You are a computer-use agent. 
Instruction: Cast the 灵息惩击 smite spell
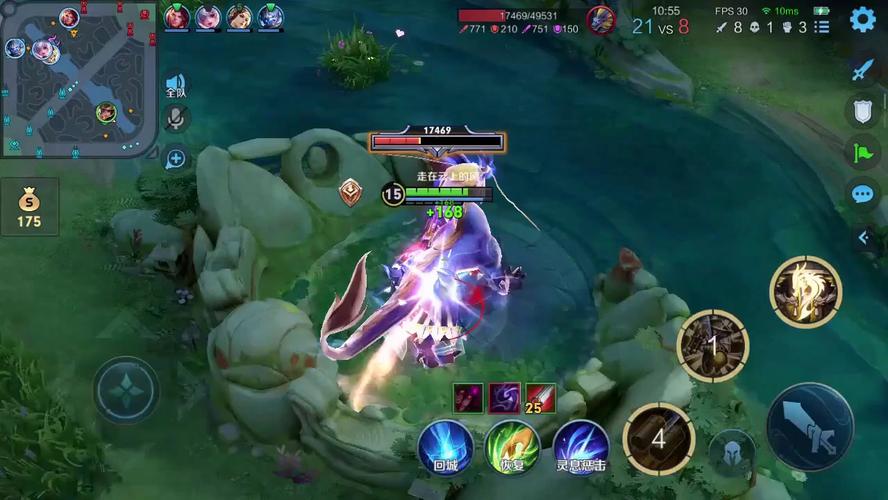(581, 446)
